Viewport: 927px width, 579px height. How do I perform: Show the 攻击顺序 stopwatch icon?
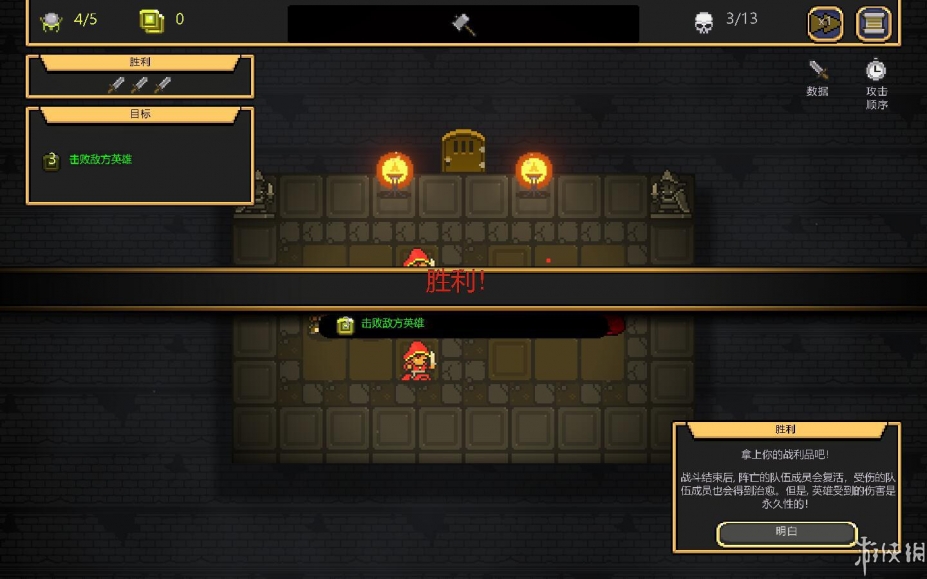pos(876,71)
